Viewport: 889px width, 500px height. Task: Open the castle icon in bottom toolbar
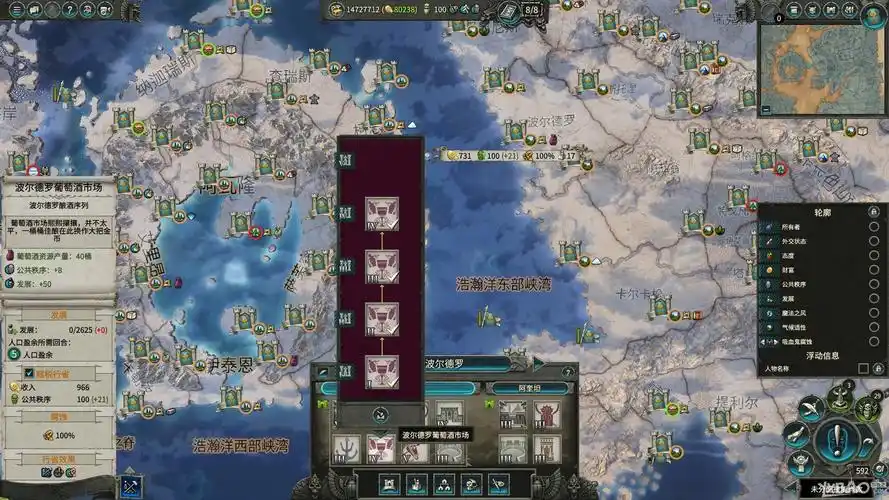(x=390, y=486)
